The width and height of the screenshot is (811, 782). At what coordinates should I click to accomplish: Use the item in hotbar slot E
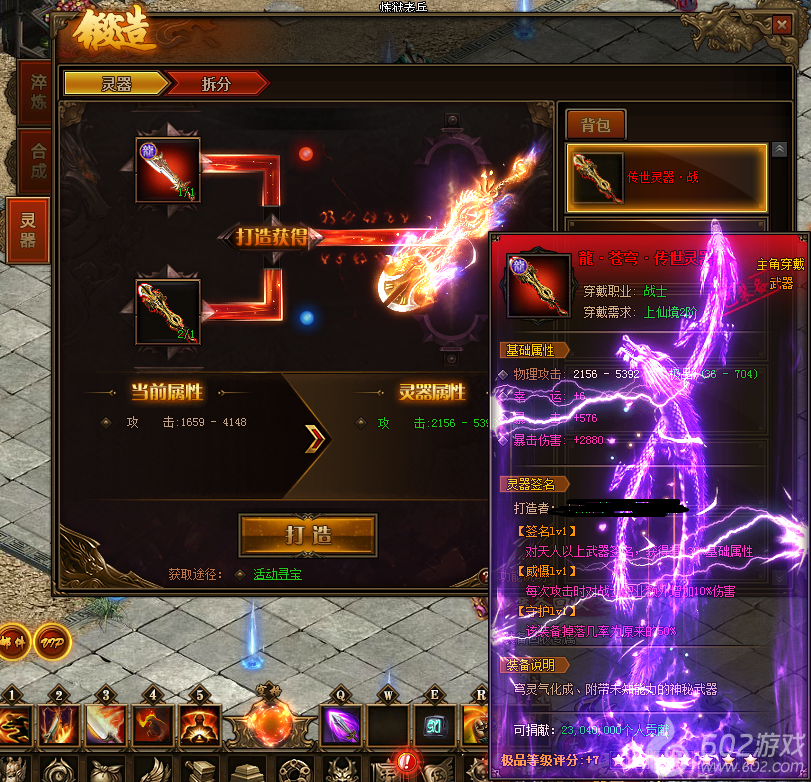434,726
